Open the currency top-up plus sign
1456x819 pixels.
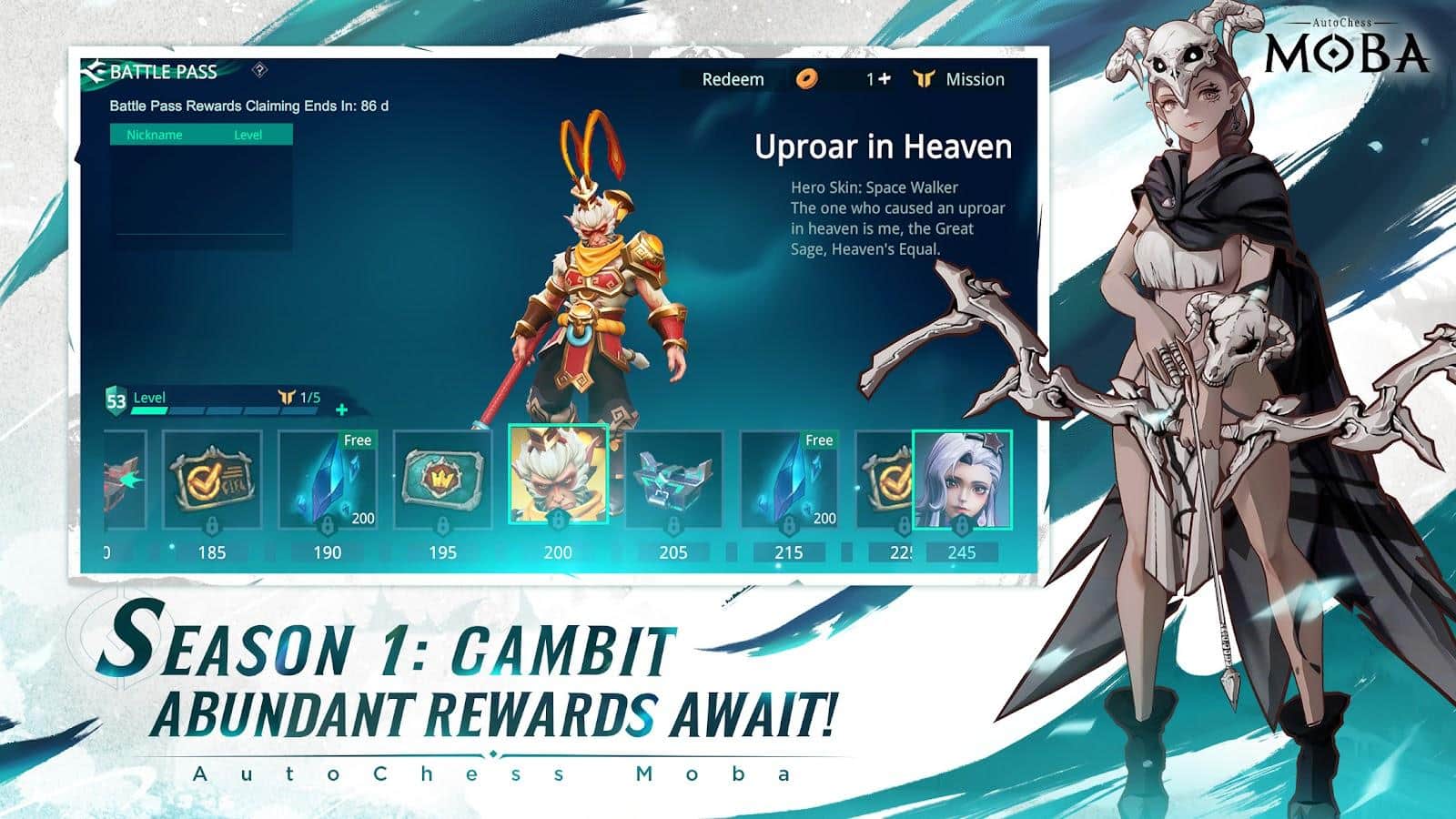tap(885, 79)
